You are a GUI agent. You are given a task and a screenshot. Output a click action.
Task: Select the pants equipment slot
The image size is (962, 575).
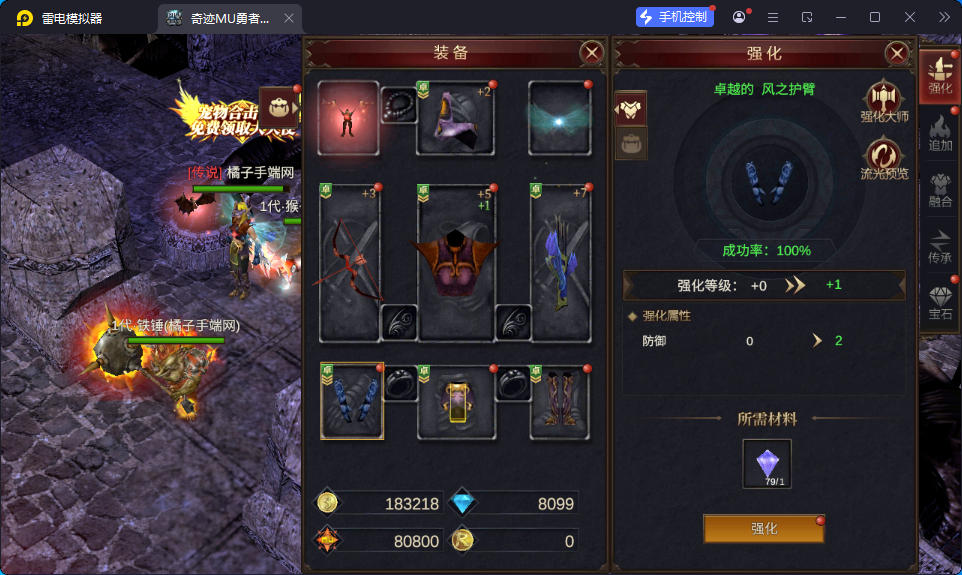click(455, 402)
